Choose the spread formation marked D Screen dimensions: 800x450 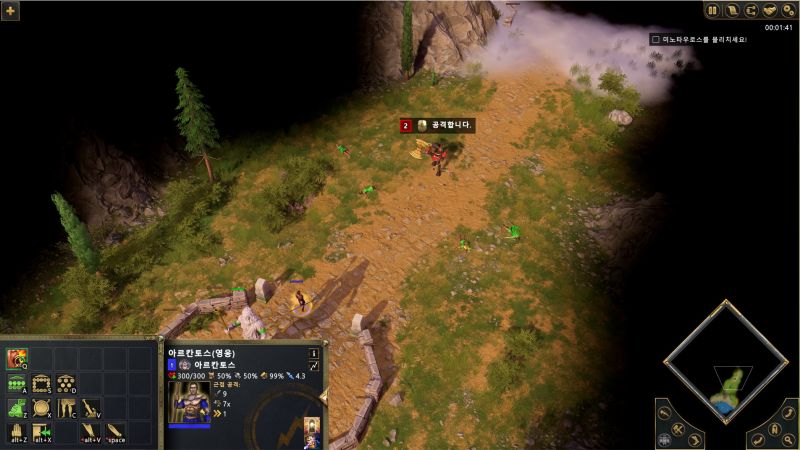click(x=66, y=384)
